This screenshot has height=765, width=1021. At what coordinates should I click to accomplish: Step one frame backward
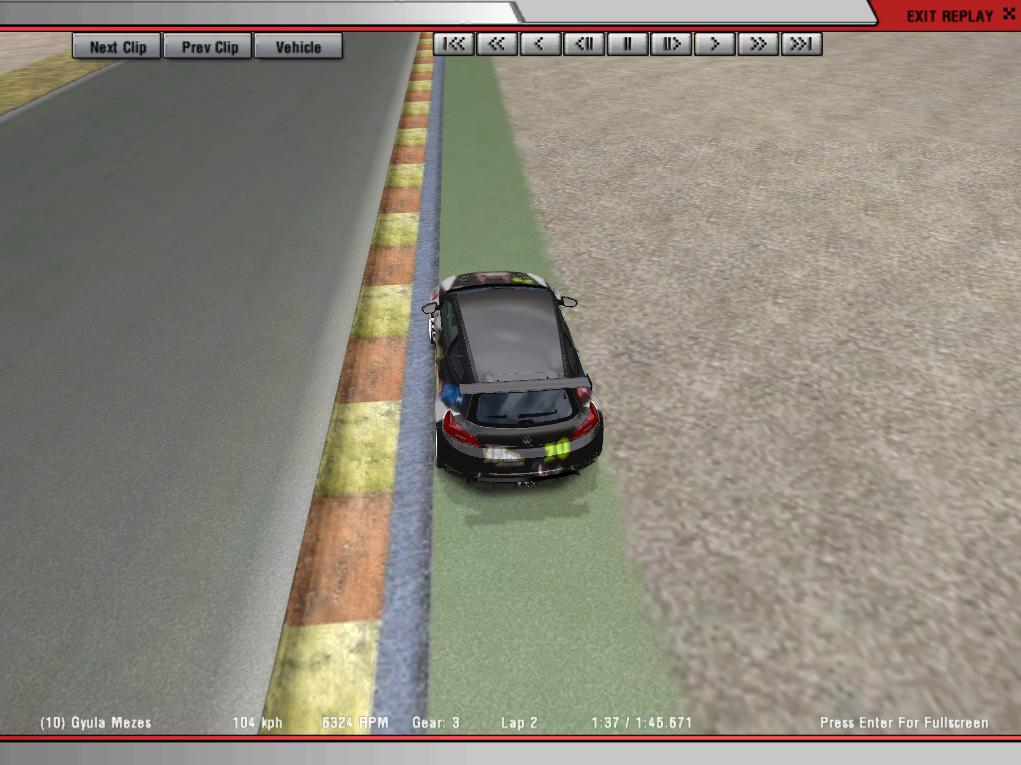[584, 44]
